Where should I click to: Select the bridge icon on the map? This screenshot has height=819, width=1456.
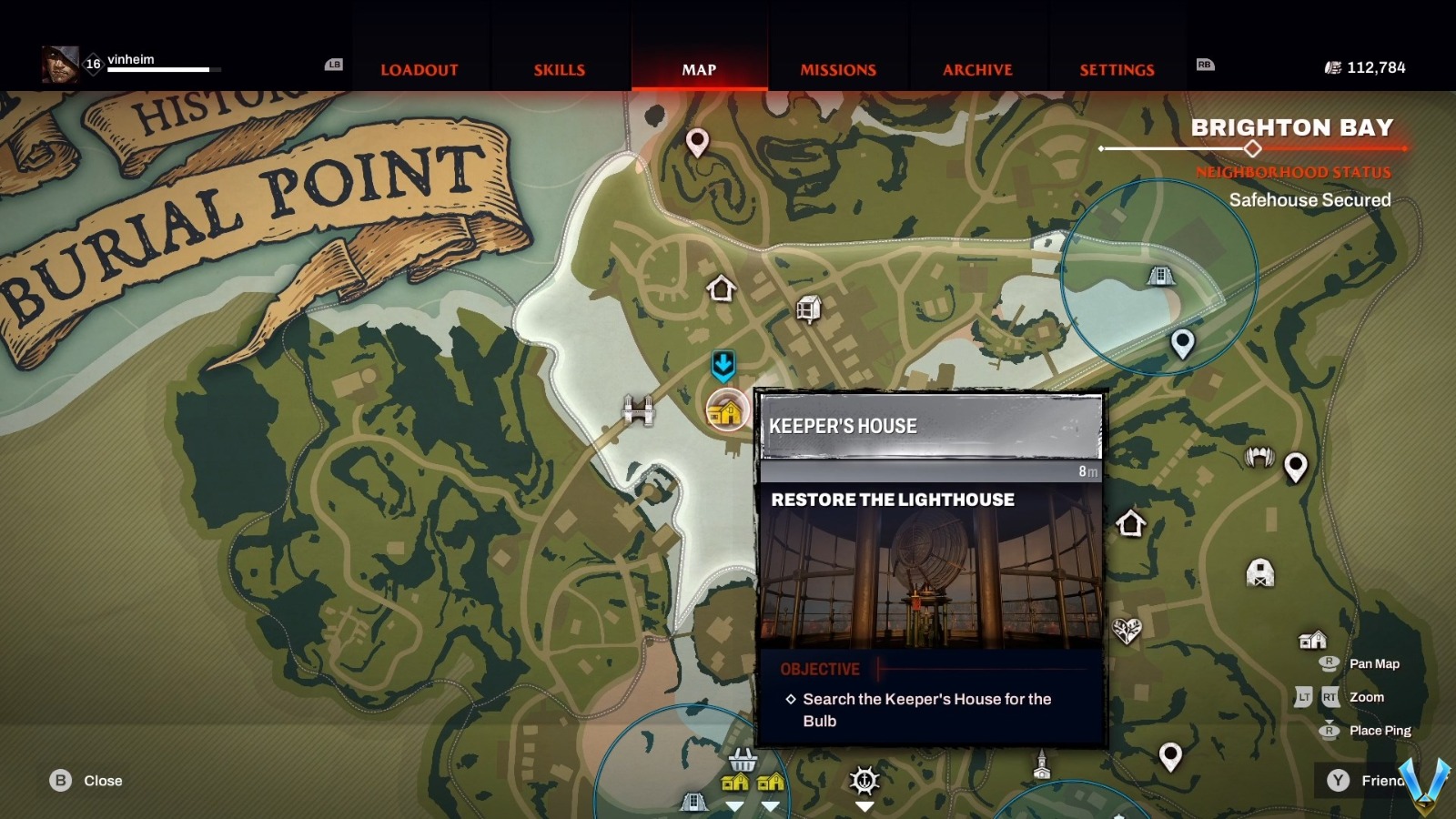click(638, 410)
